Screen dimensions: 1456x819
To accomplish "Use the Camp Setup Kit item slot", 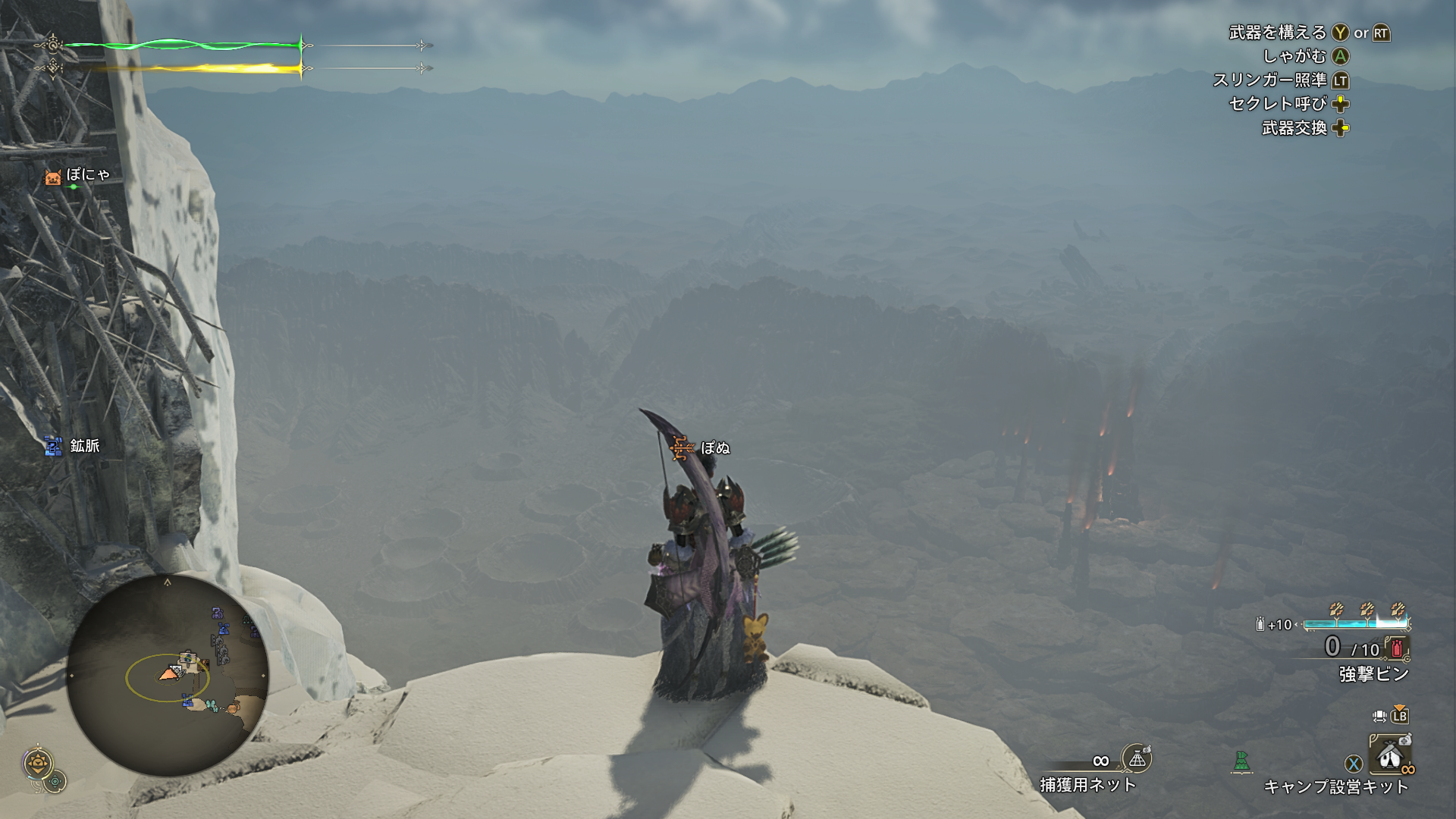I will point(1389,754).
